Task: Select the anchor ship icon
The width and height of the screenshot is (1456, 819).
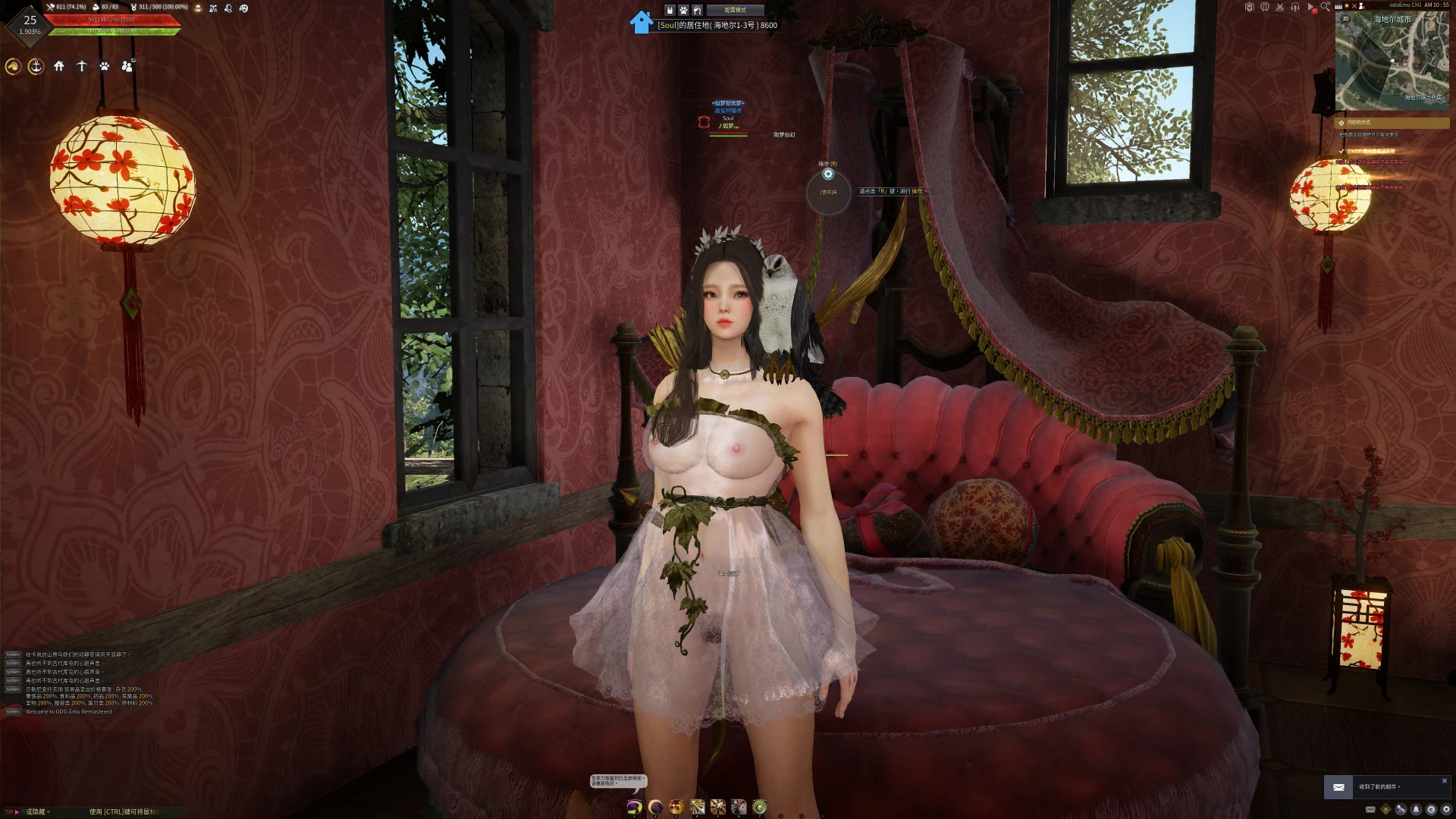Action: point(36,67)
